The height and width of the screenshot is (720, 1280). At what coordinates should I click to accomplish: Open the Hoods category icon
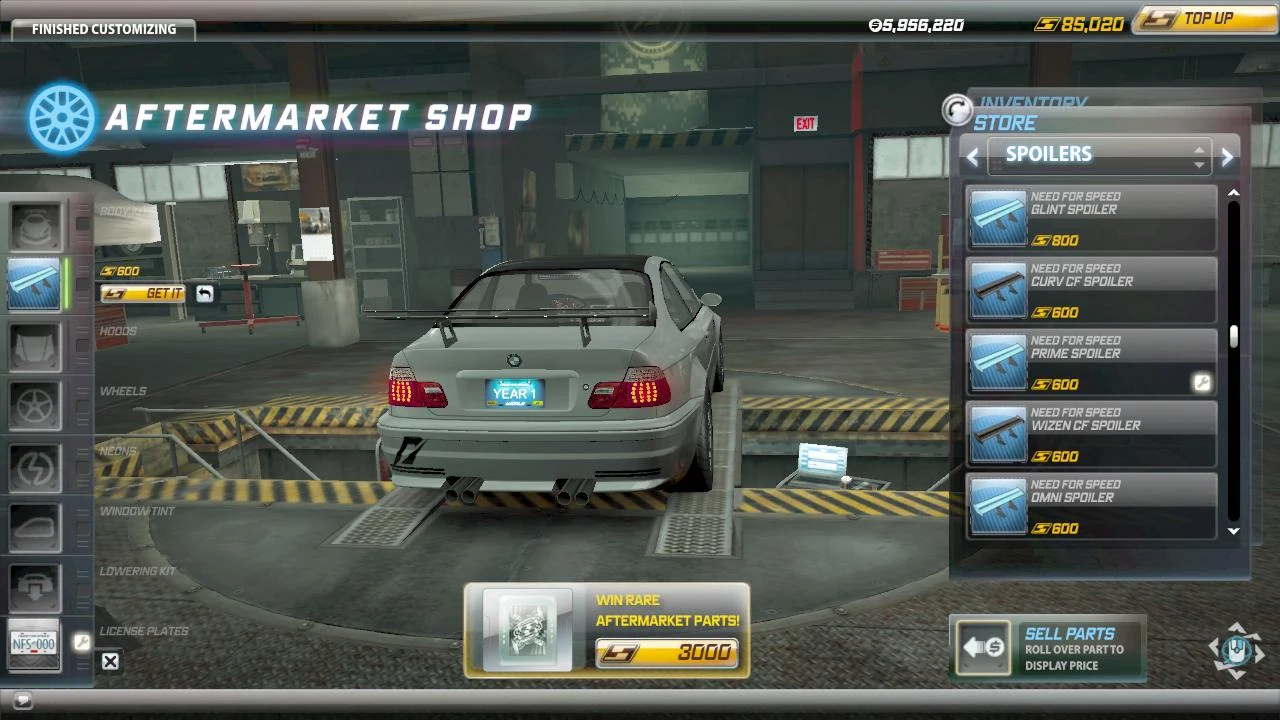pyautogui.click(x=35, y=345)
